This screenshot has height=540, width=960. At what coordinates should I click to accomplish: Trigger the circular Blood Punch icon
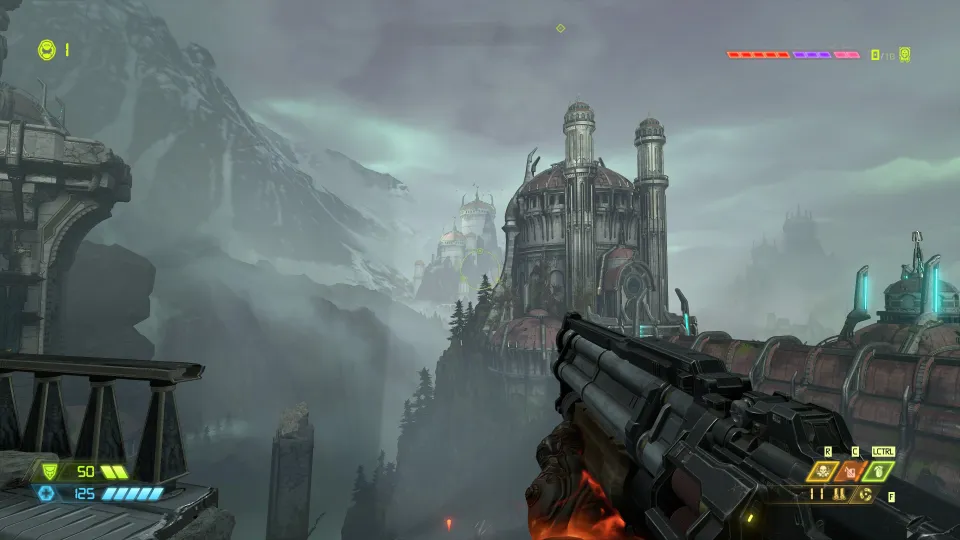click(x=864, y=494)
